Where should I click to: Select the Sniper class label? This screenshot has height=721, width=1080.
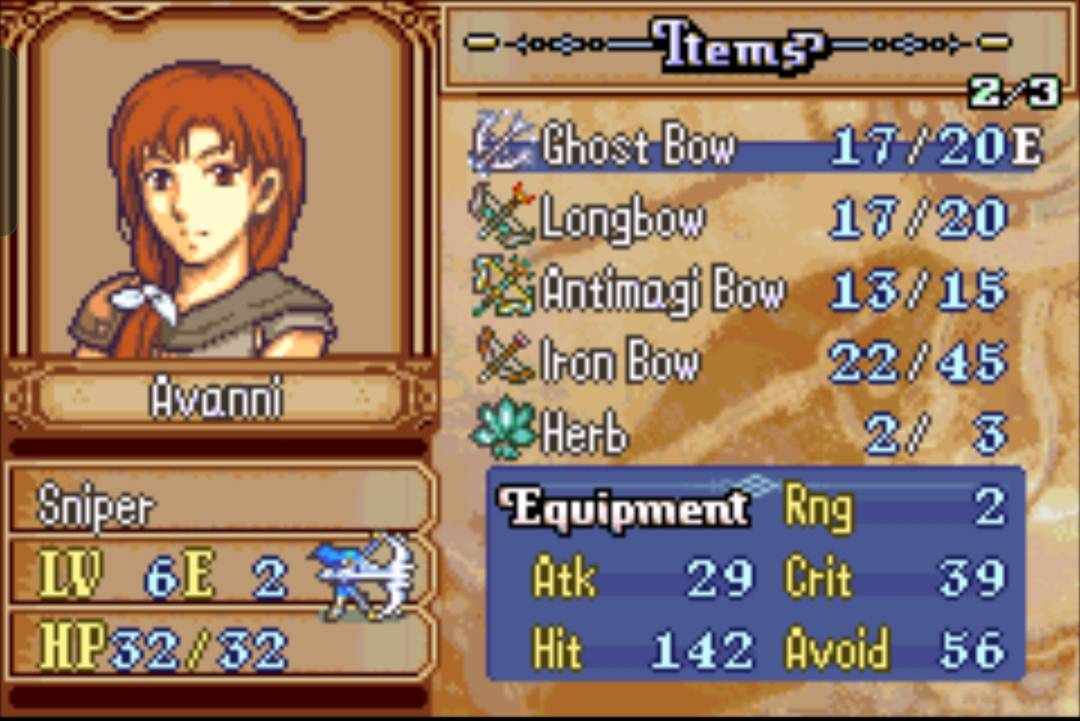coord(97,508)
